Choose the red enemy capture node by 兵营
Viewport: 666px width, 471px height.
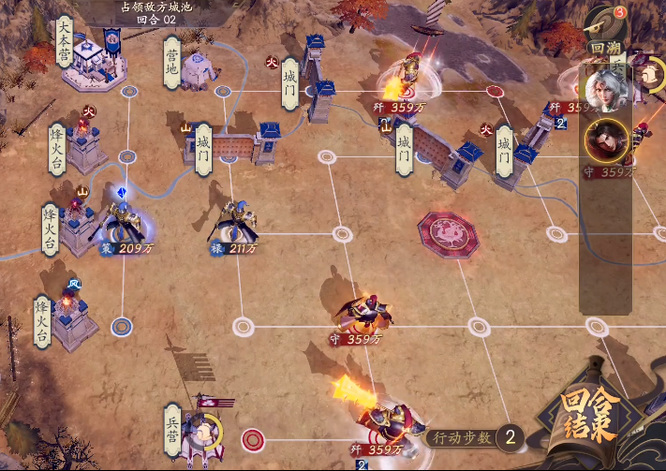(x=254, y=438)
